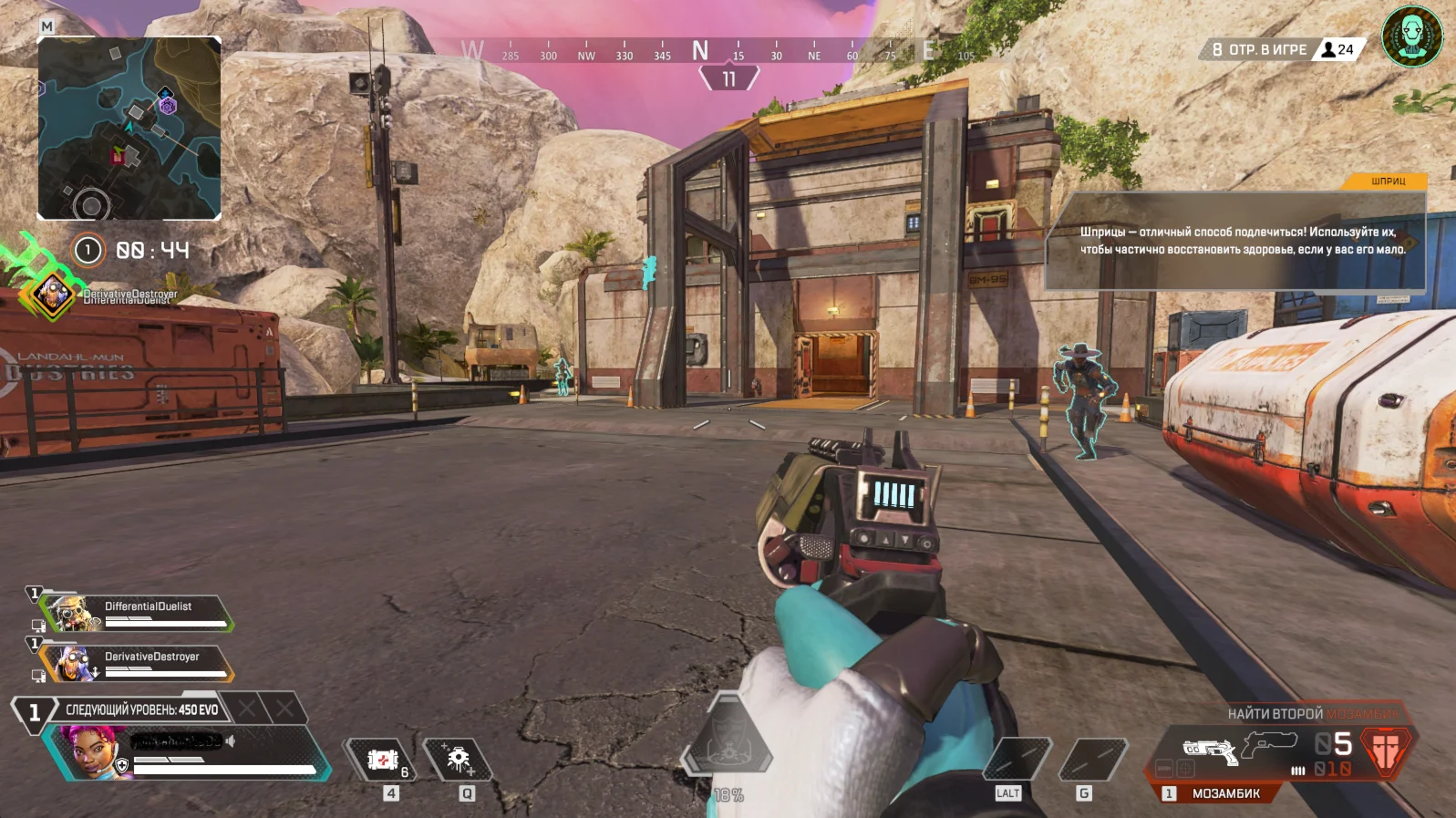Select the syringe healing item slot
This screenshot has height=818, width=1456.
coord(383,759)
